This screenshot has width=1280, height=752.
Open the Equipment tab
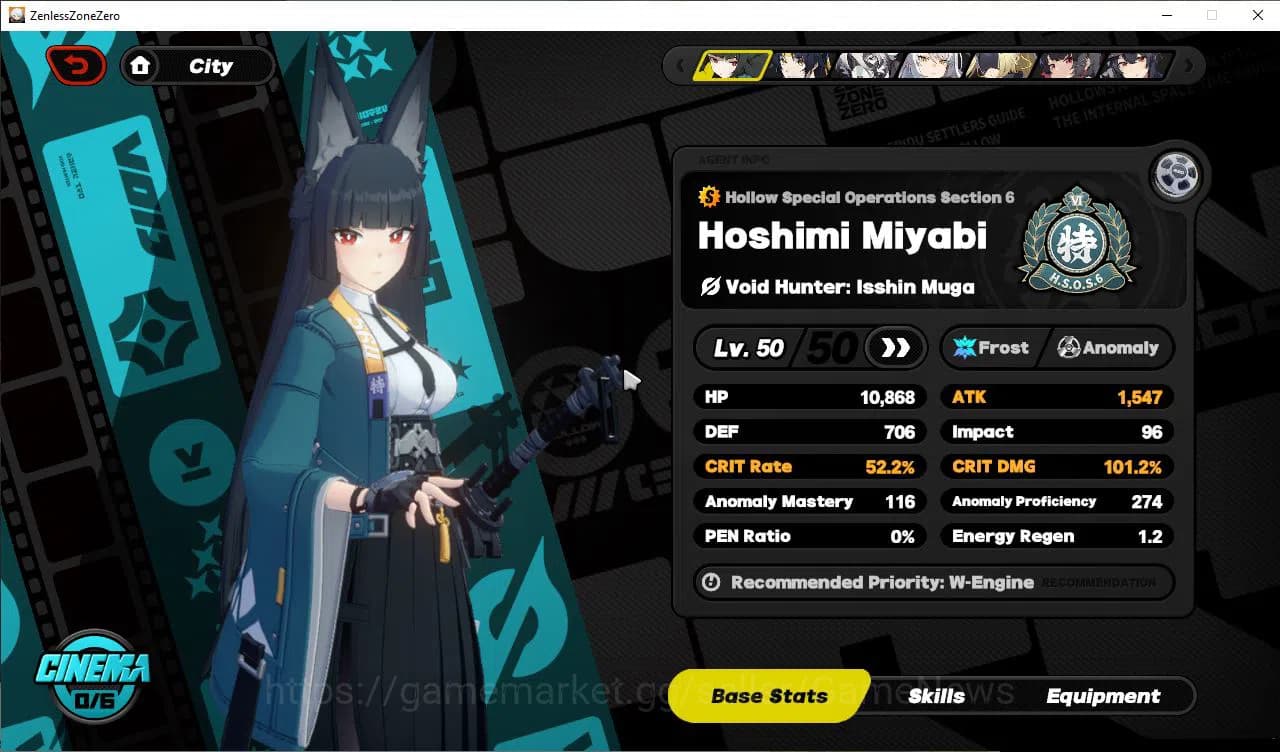tap(1104, 696)
